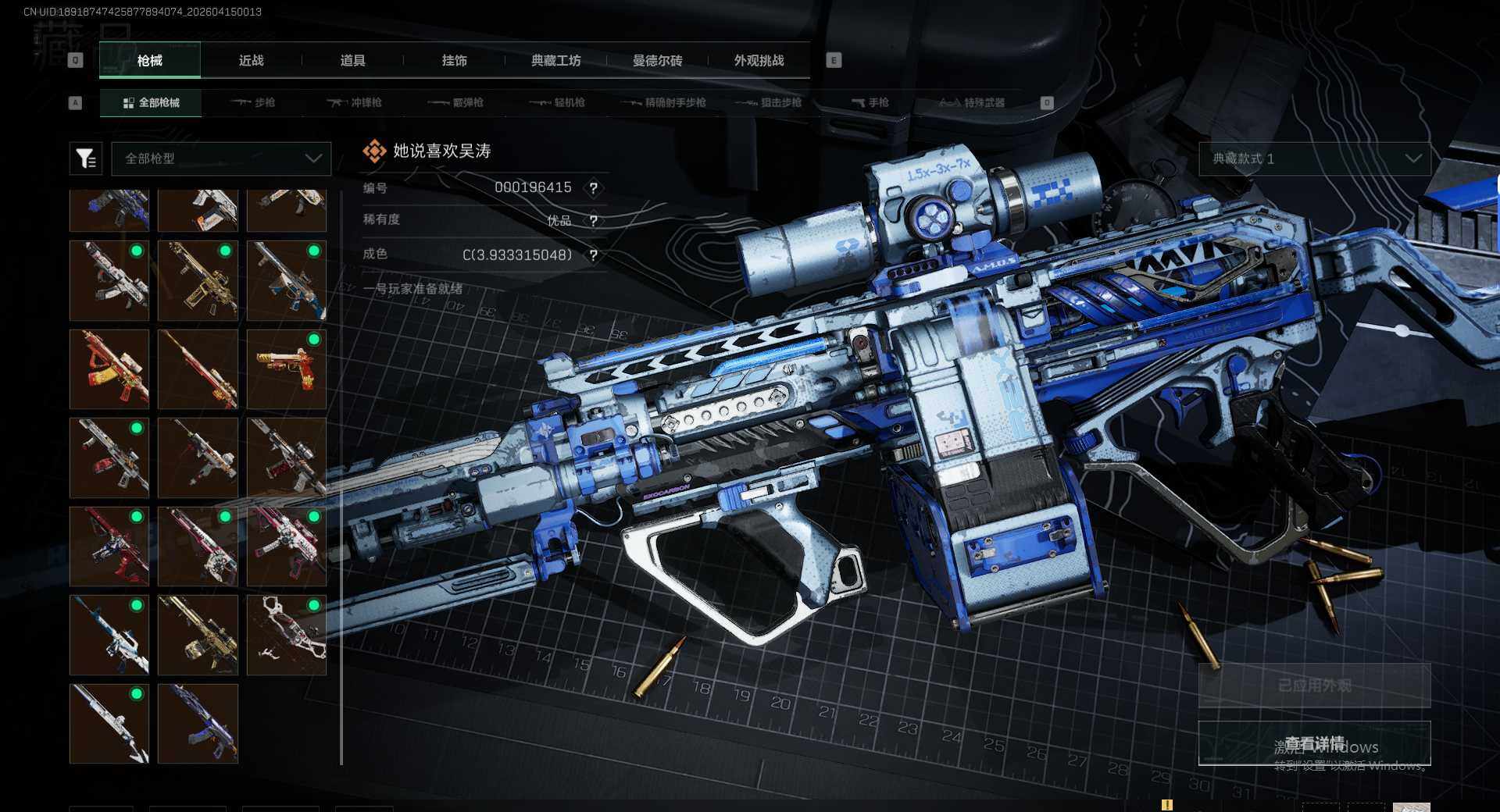Switch to the 近战 melee tab

pyautogui.click(x=251, y=61)
